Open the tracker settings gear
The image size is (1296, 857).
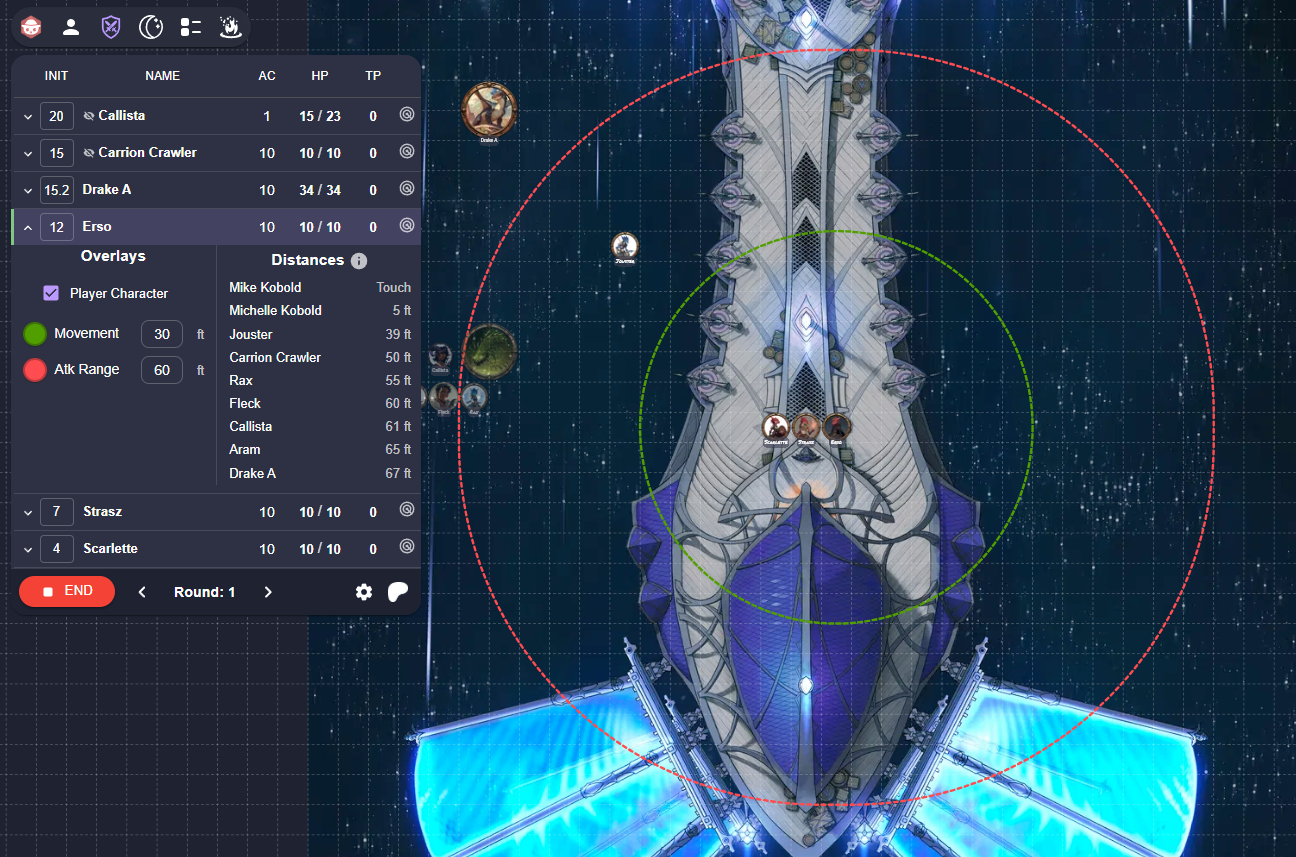point(364,592)
